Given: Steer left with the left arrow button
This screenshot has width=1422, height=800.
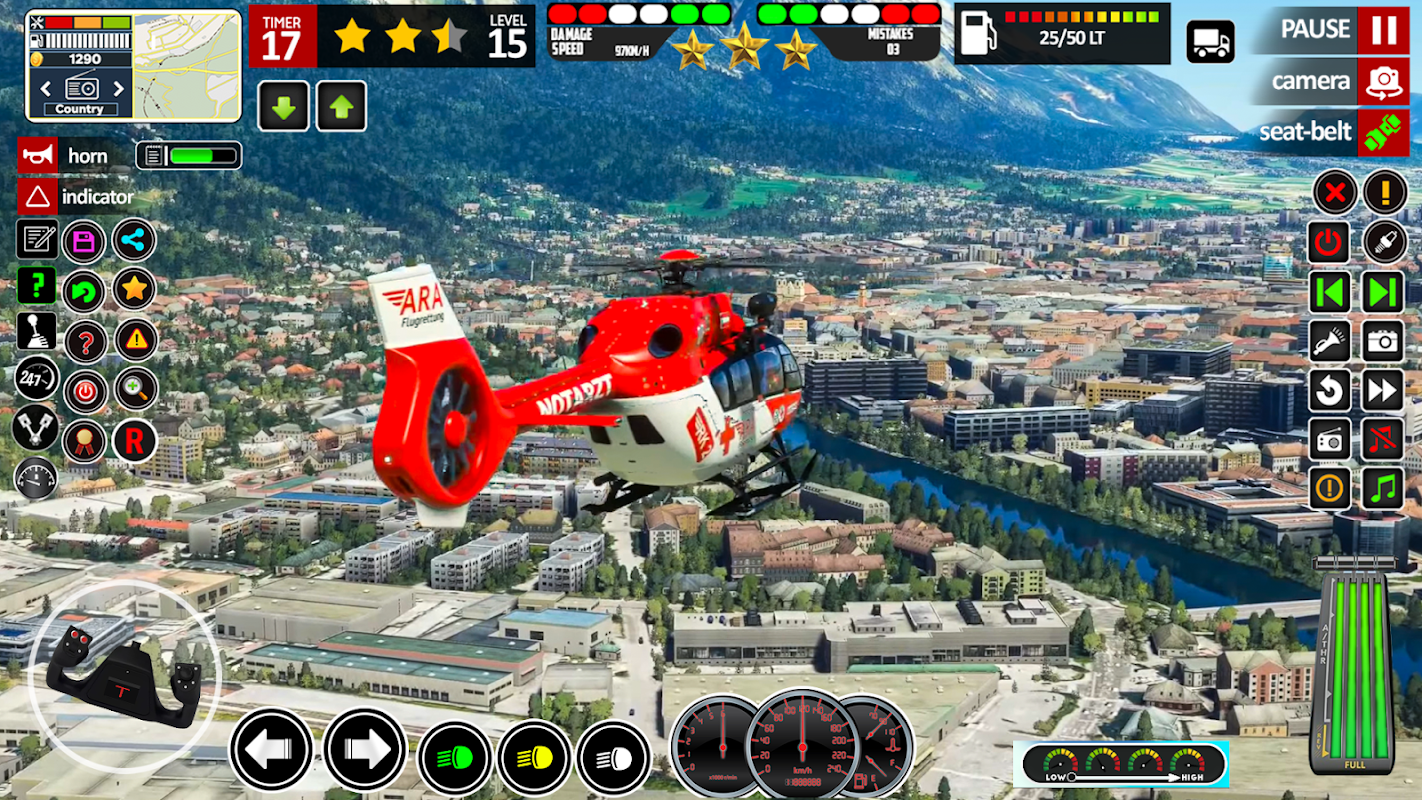Looking at the screenshot, I should [x=271, y=750].
